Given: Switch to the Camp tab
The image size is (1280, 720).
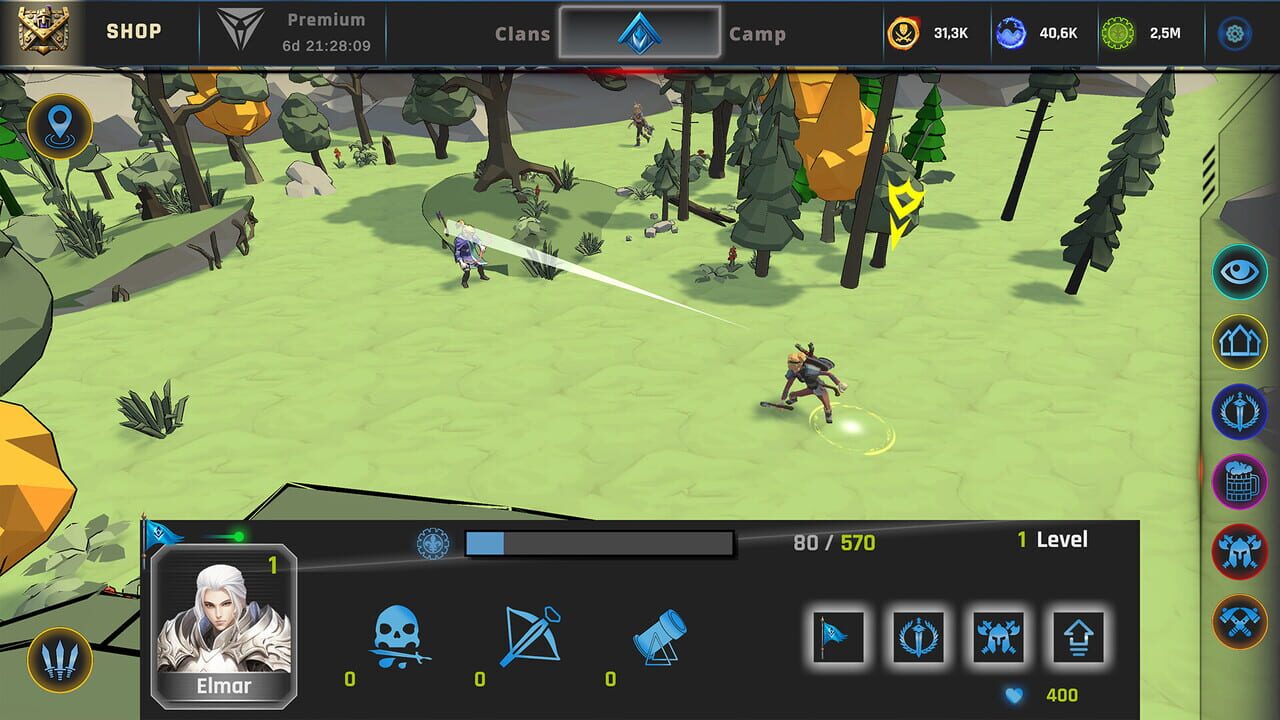Looking at the screenshot, I should [x=760, y=33].
